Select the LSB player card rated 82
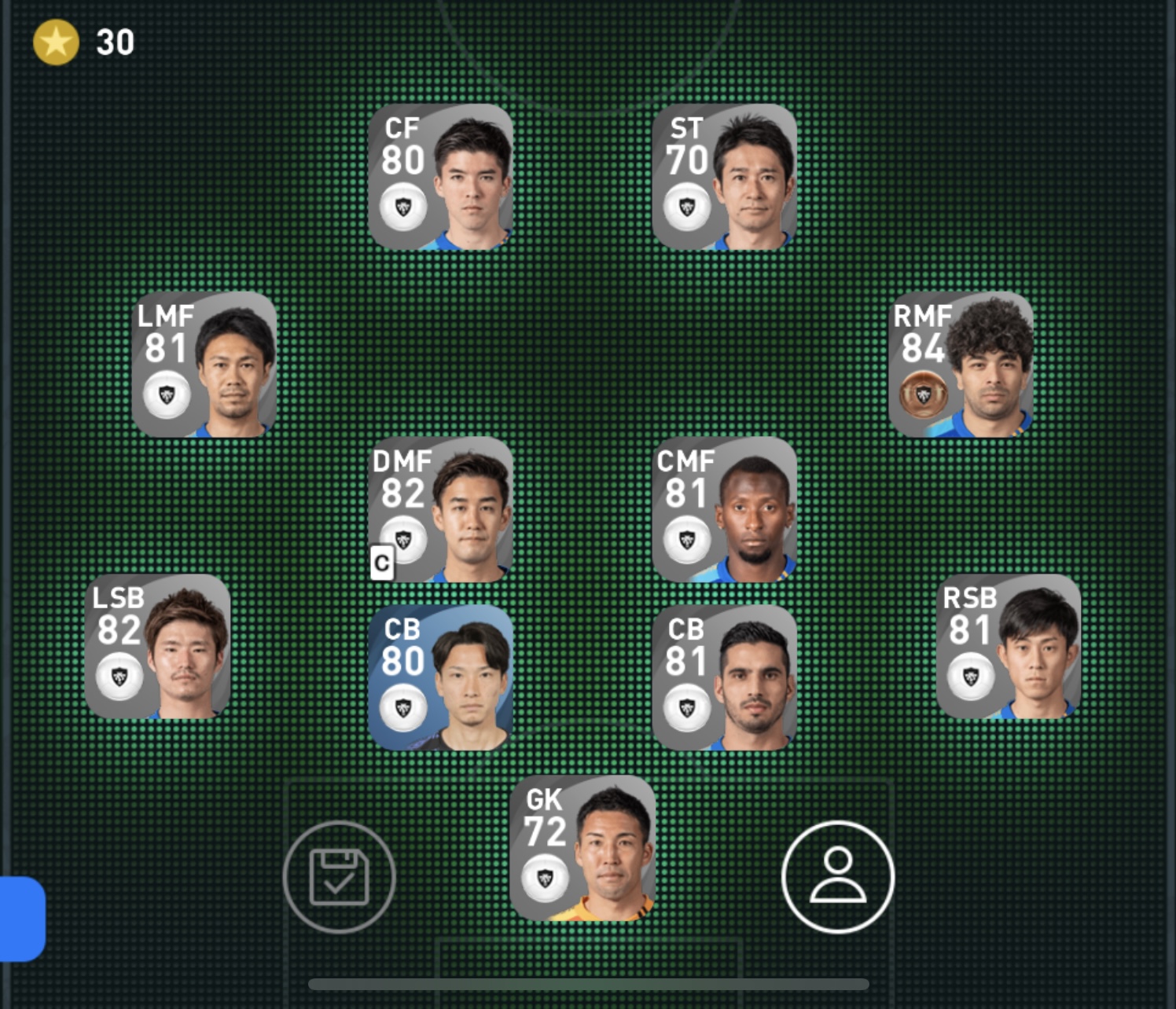 coord(157,647)
